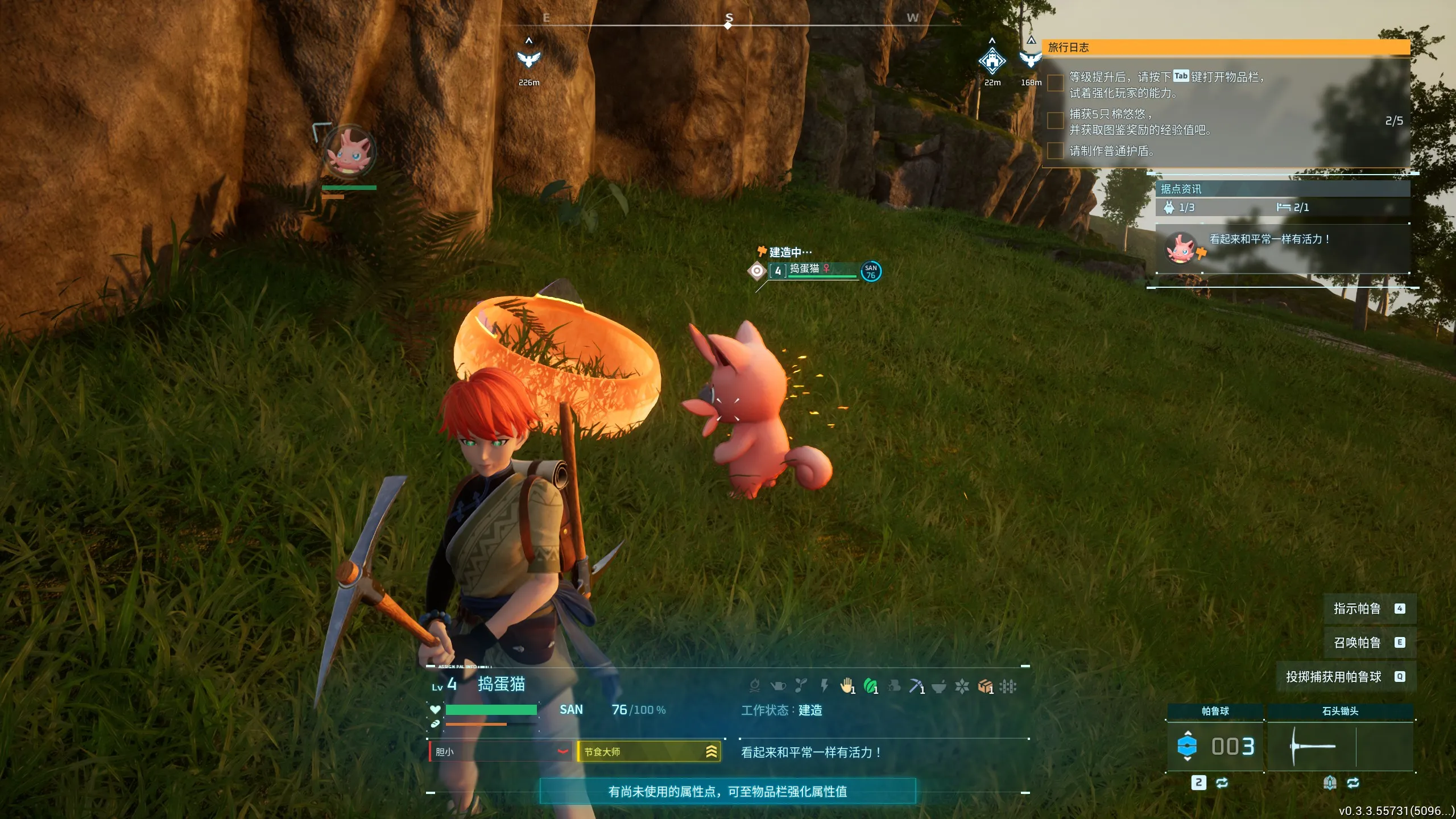Select the green leaf planting suitability icon

pos(870,686)
